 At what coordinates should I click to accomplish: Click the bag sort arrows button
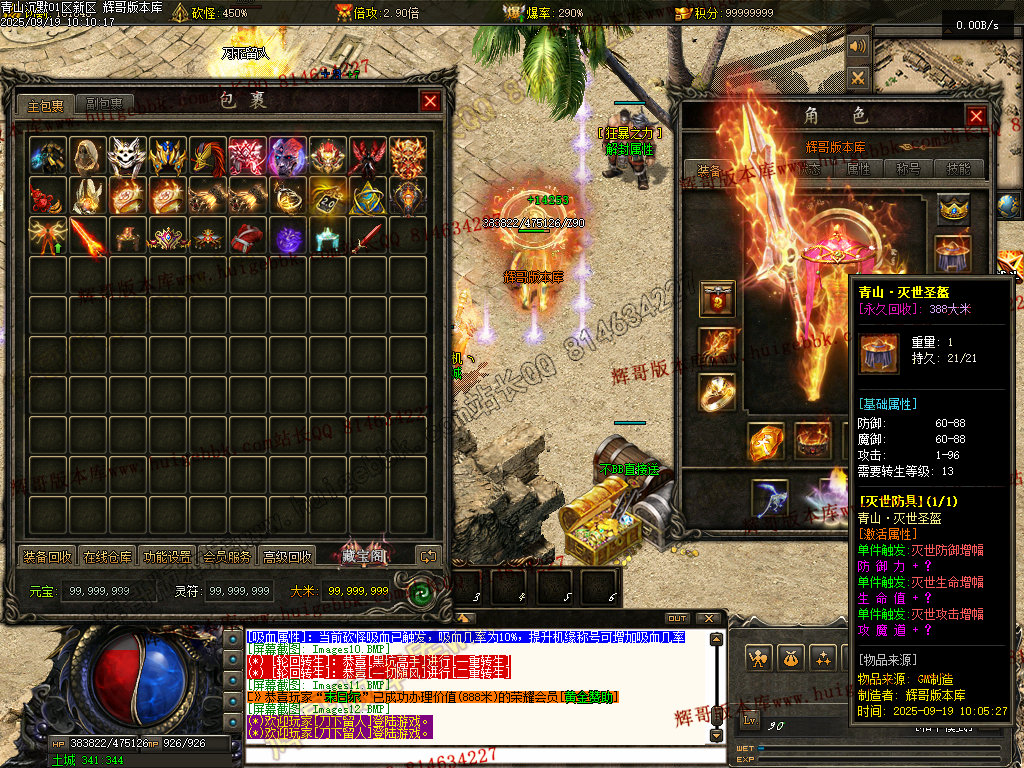click(x=428, y=556)
